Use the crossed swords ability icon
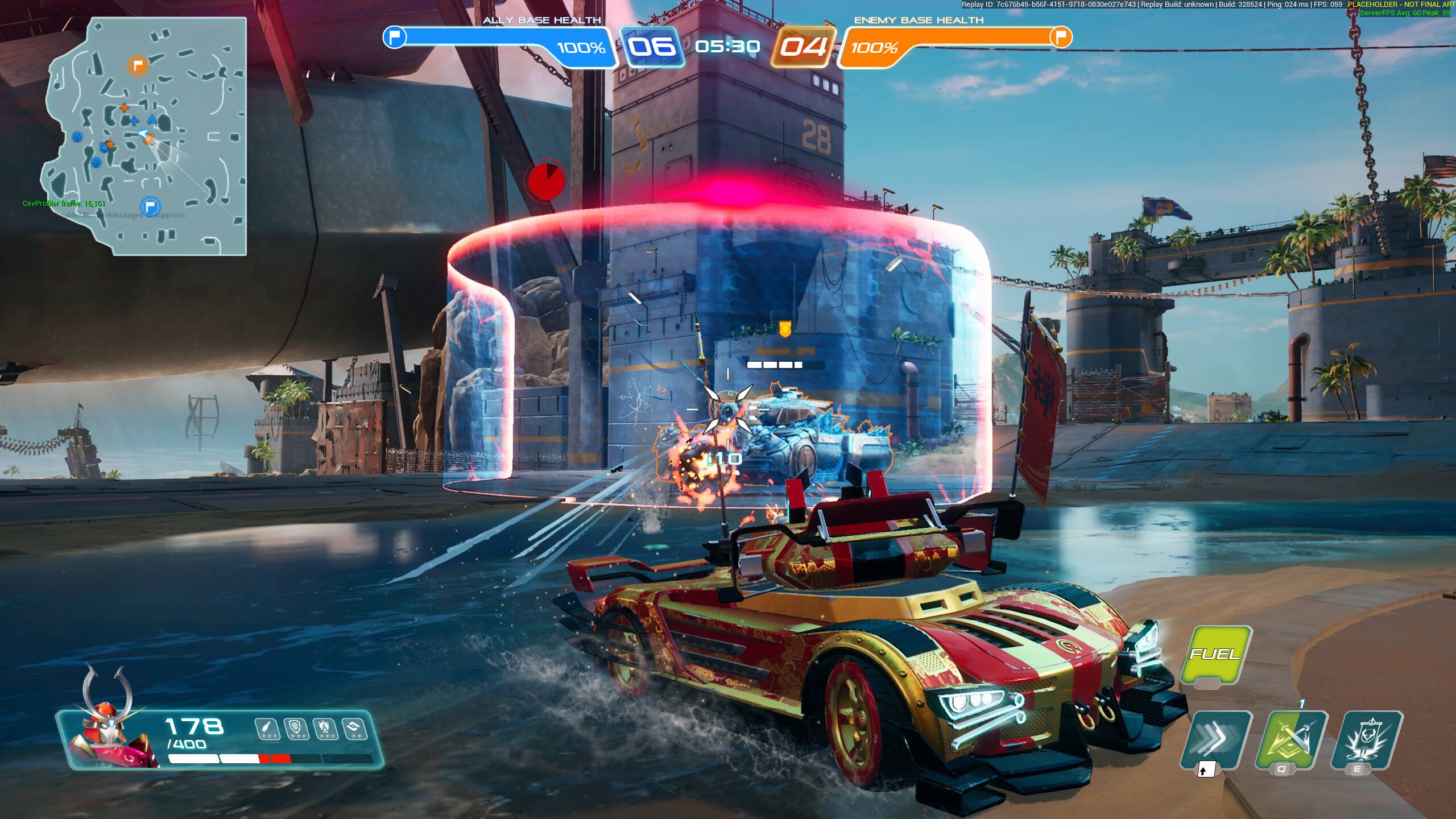Screen dimensions: 1456x819 1290,739
